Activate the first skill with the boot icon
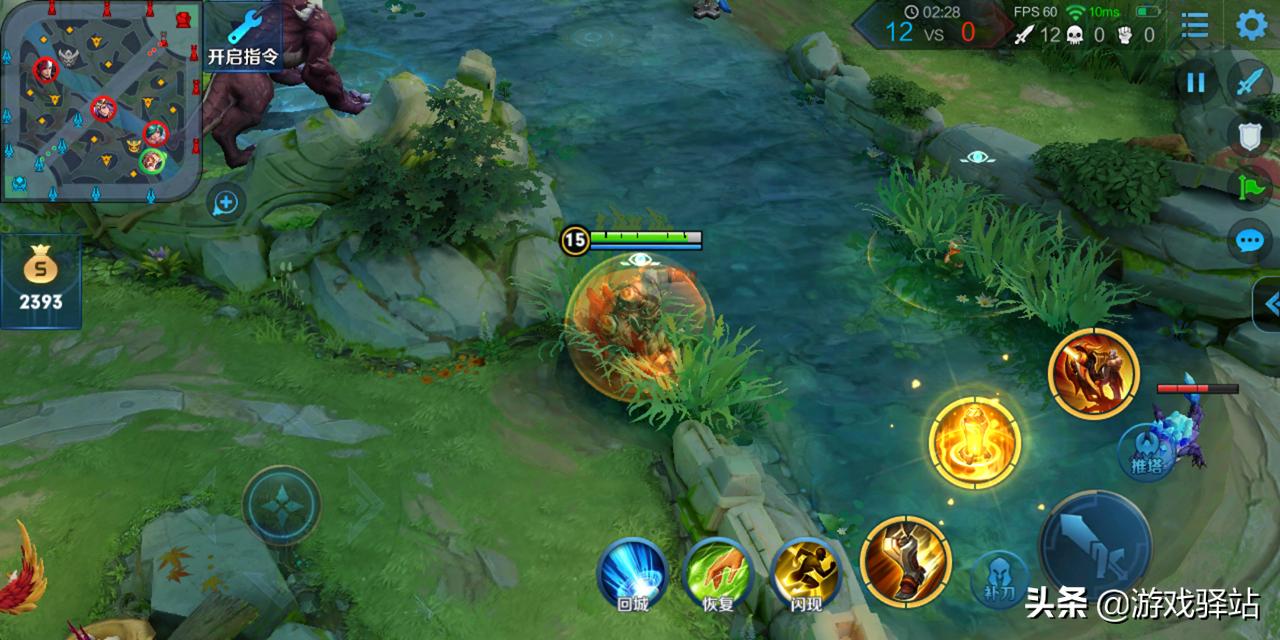The width and height of the screenshot is (1280, 640). click(x=905, y=561)
